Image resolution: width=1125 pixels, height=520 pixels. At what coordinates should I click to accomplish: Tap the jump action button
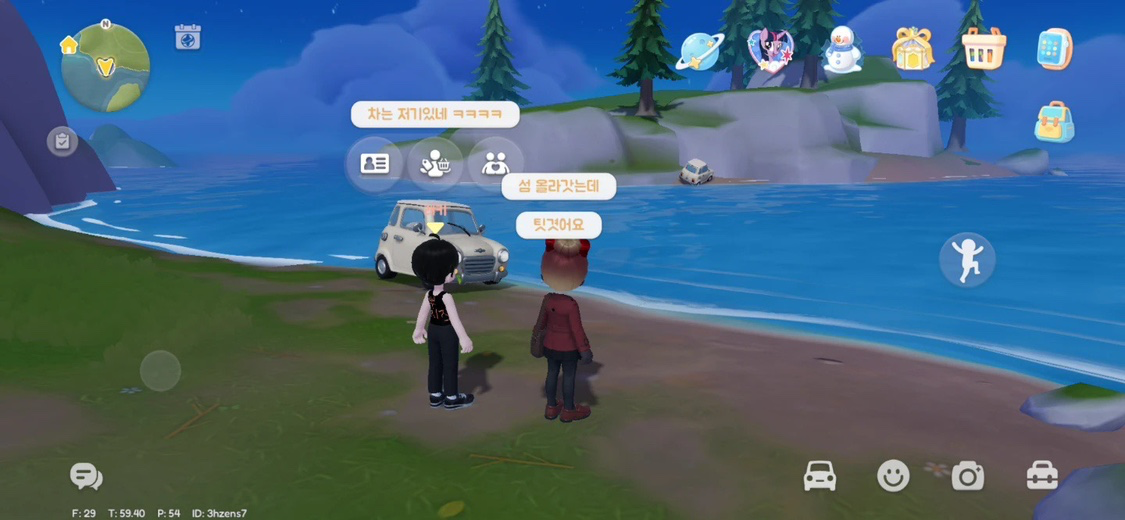pos(967,260)
